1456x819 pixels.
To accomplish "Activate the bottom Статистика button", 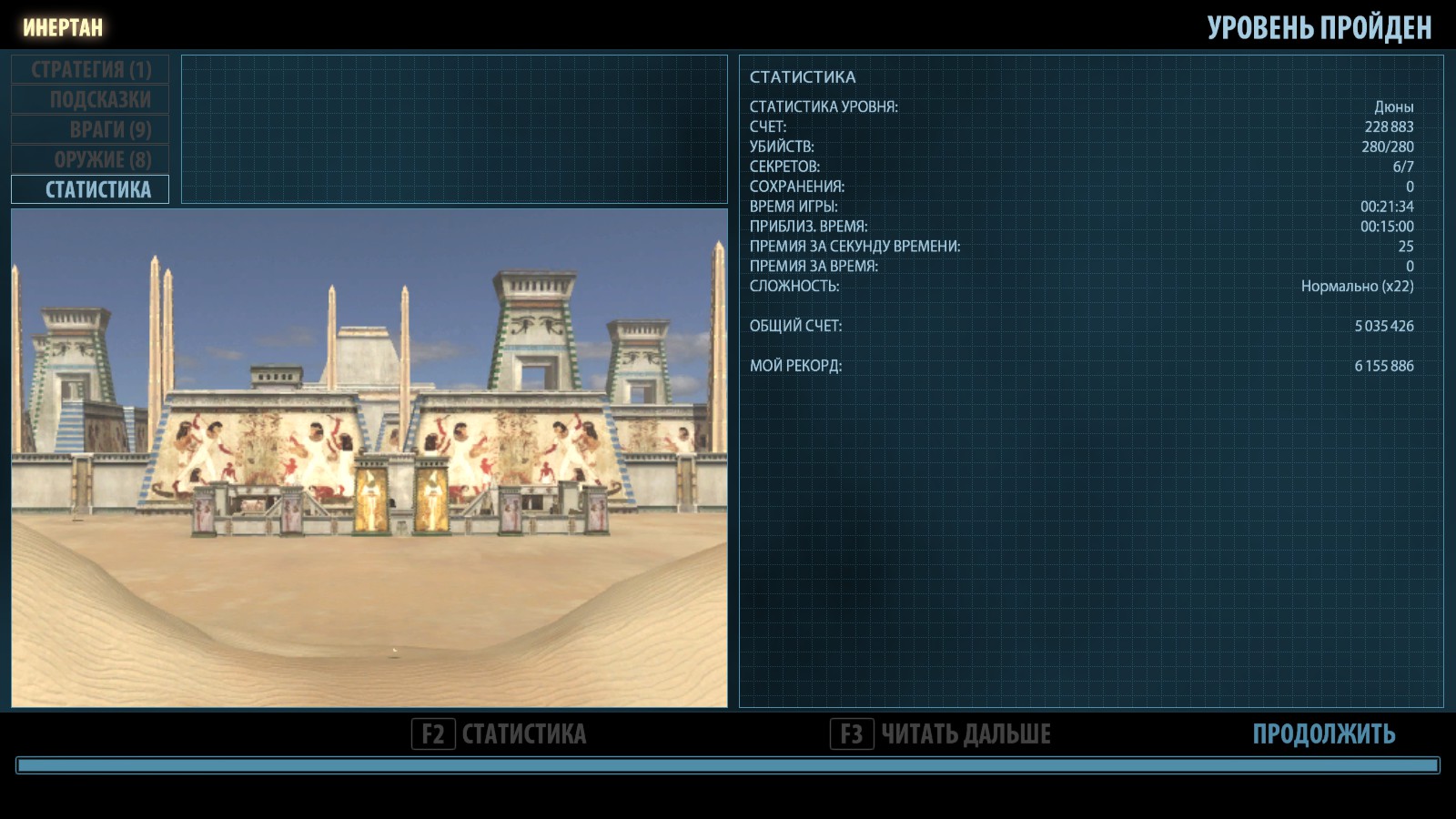I will point(500,733).
